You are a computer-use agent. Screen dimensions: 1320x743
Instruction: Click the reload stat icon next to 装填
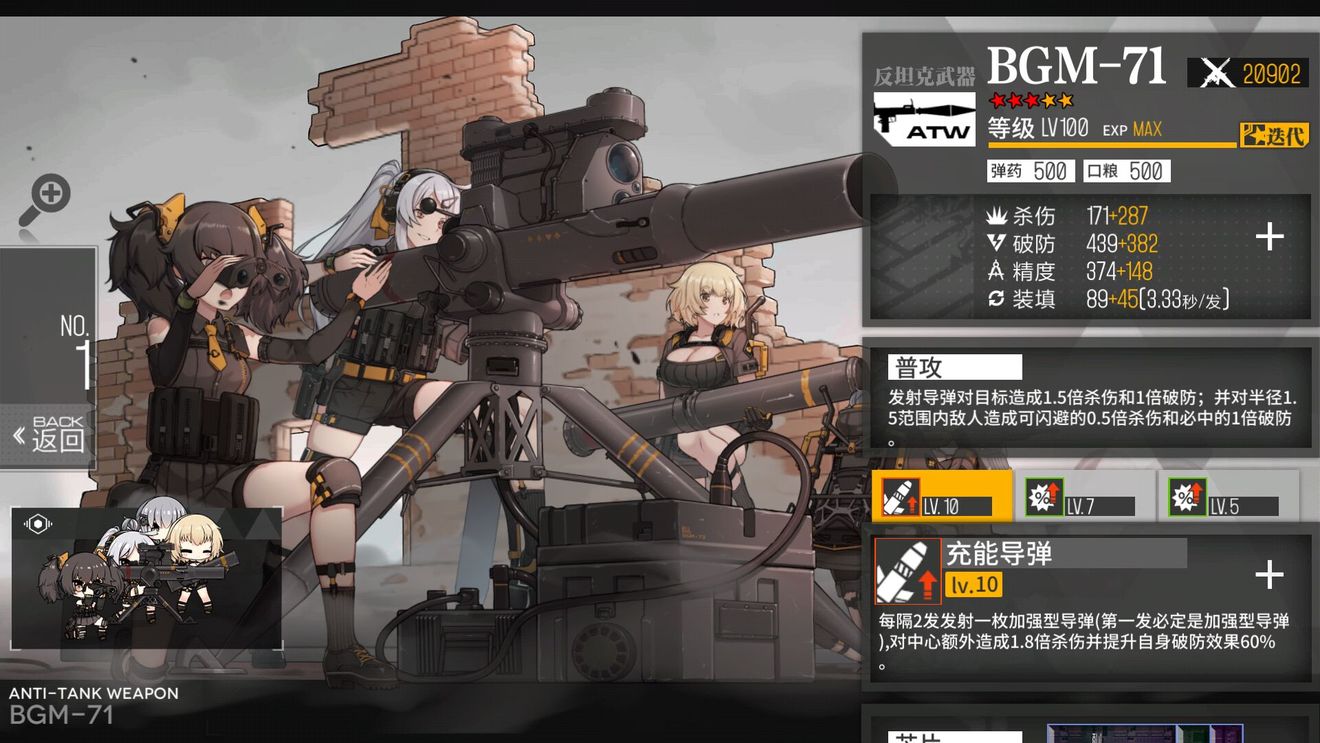pyautogui.click(x=994, y=298)
